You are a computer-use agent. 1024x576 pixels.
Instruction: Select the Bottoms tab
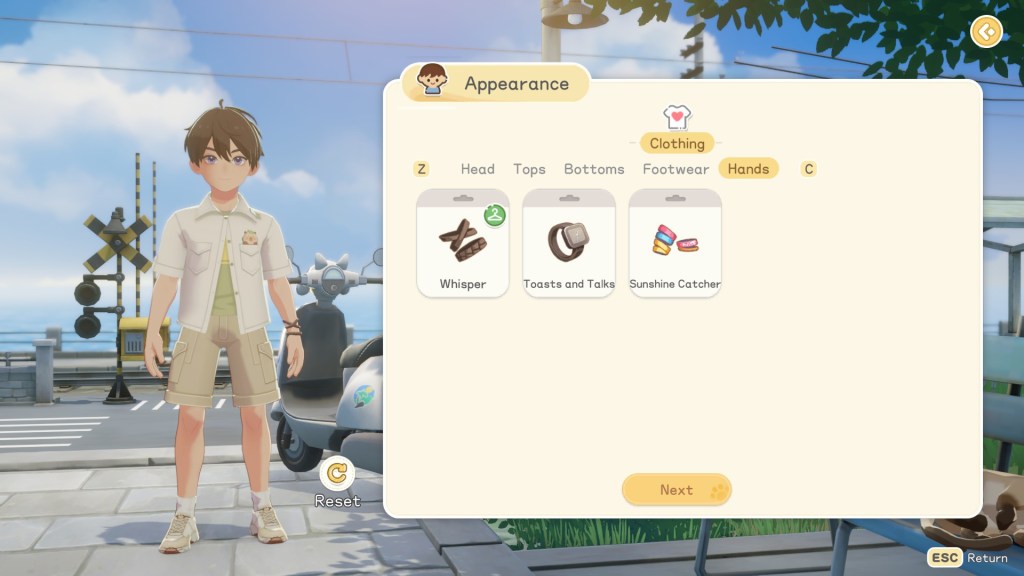[x=594, y=169]
